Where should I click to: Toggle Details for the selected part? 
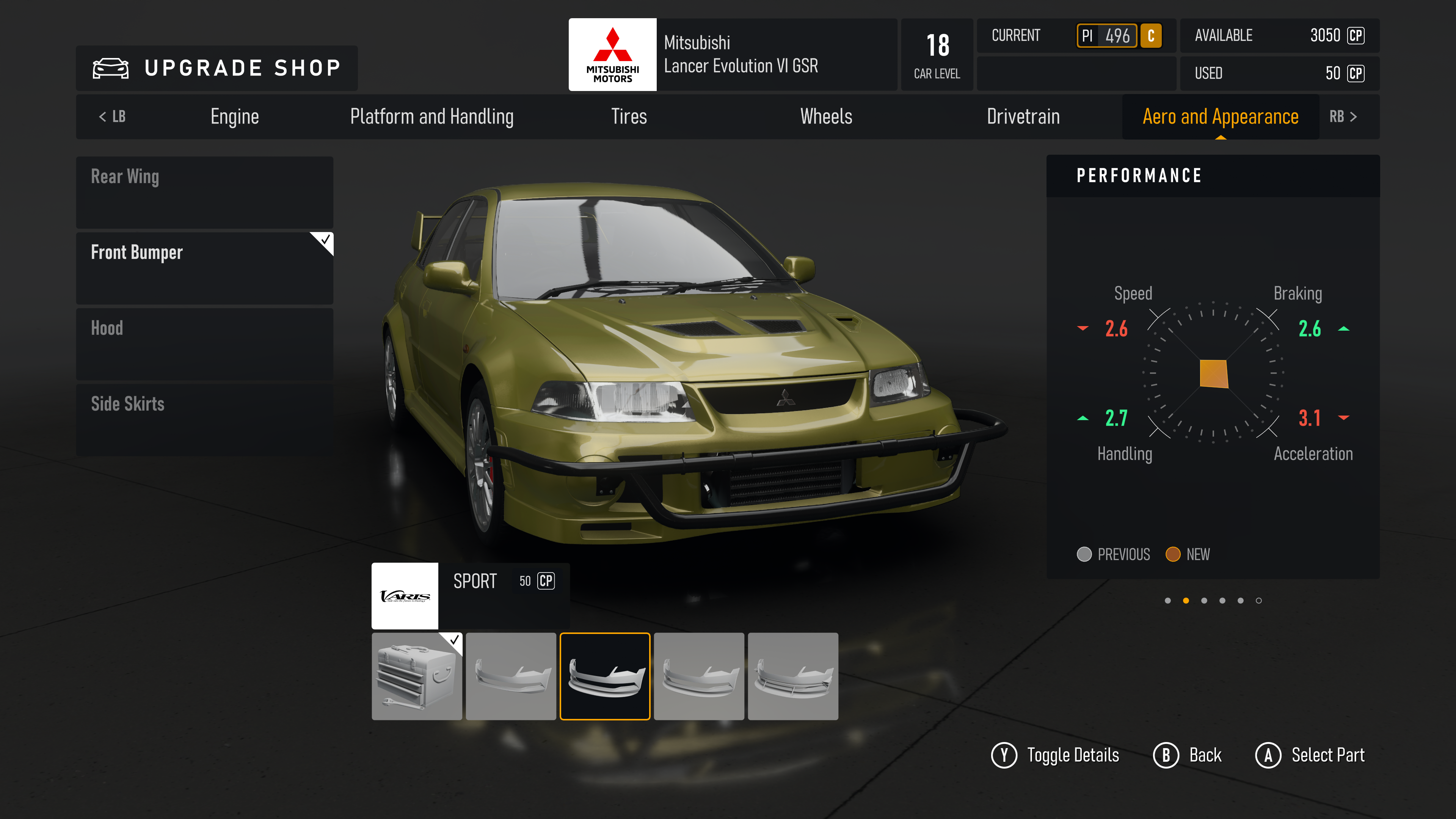pos(1055,755)
